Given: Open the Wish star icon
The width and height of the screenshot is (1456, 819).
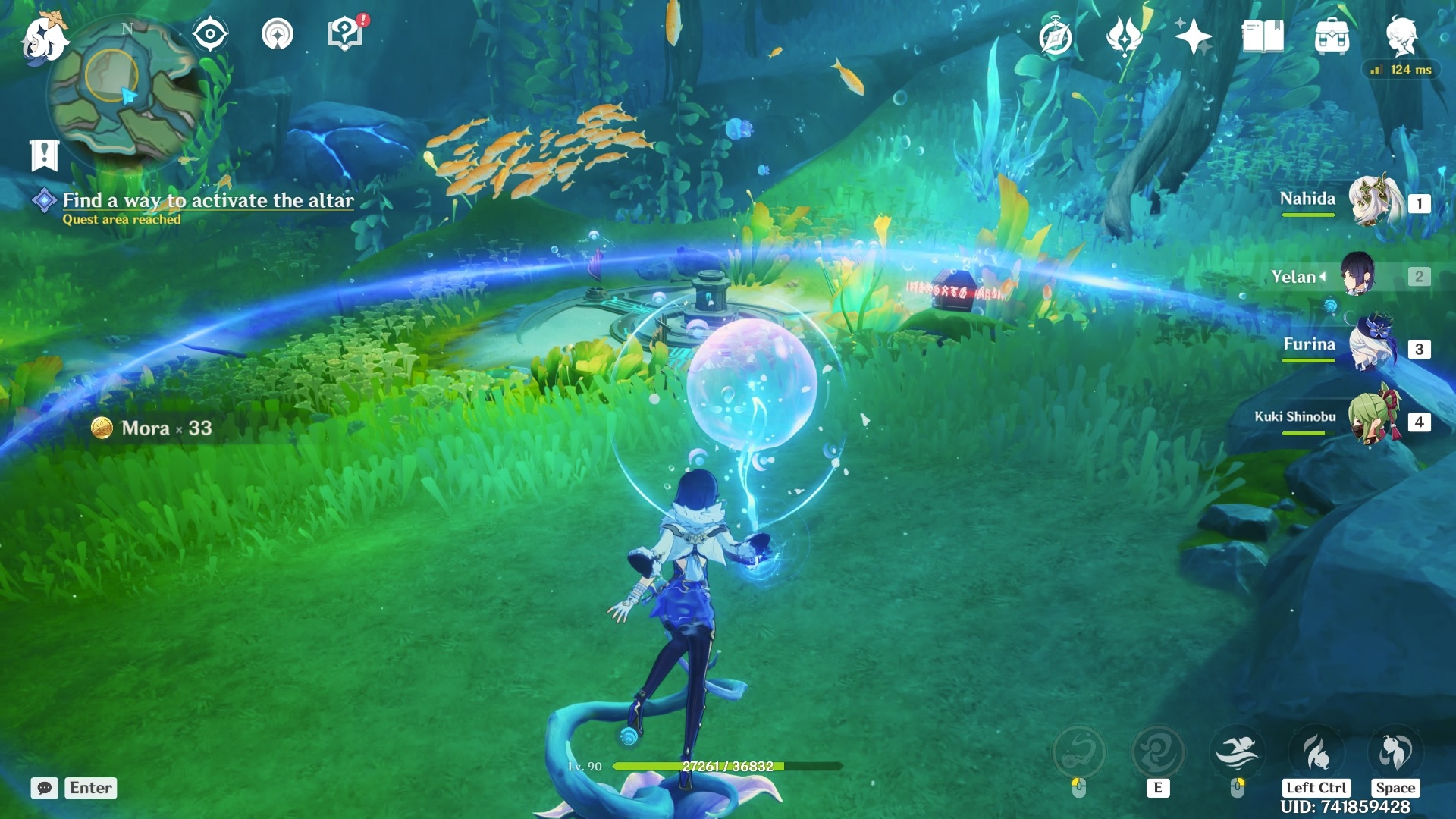Looking at the screenshot, I should click(x=1193, y=36).
